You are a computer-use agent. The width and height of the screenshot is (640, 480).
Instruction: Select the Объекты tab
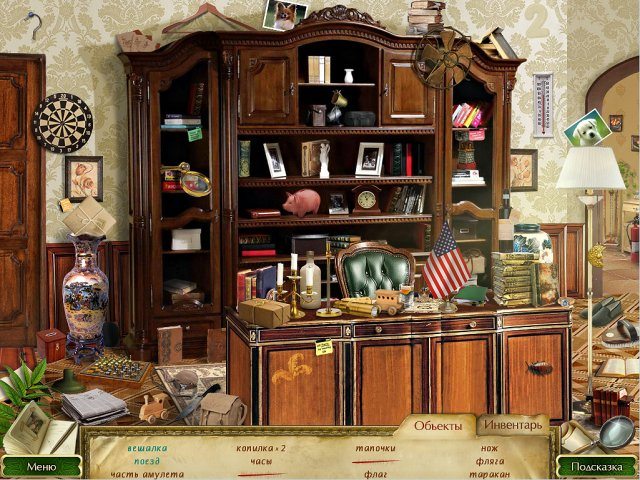coord(437,426)
